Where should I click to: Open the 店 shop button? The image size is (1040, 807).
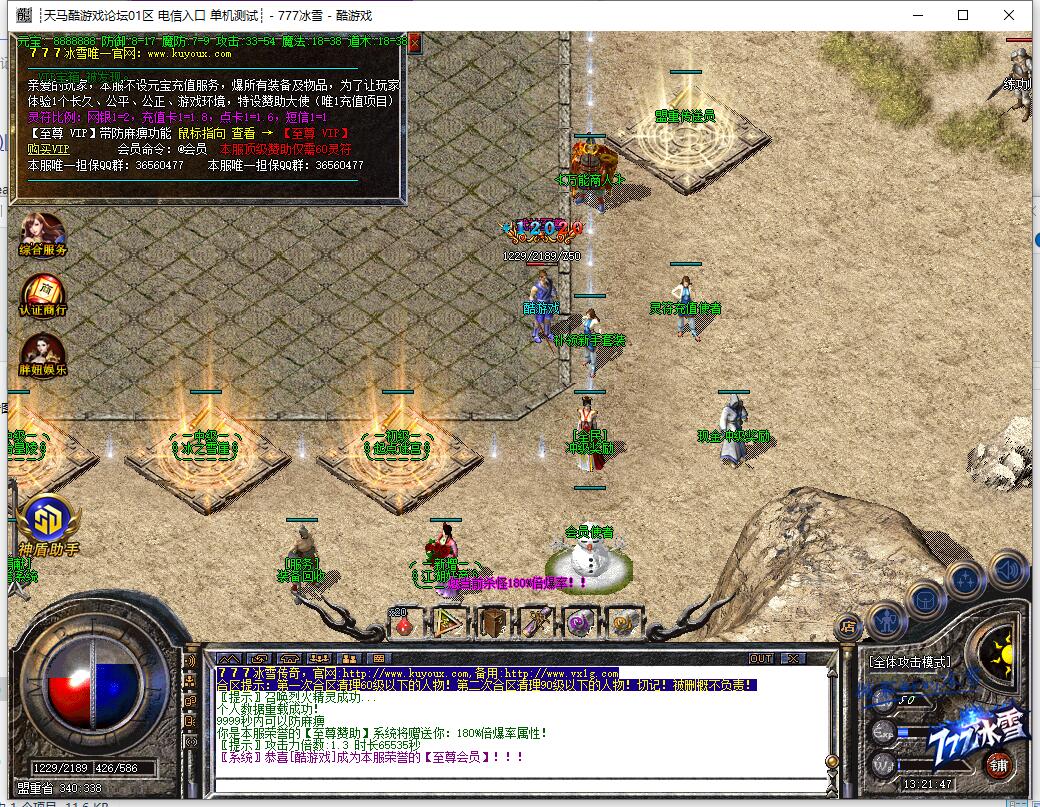tap(847, 626)
